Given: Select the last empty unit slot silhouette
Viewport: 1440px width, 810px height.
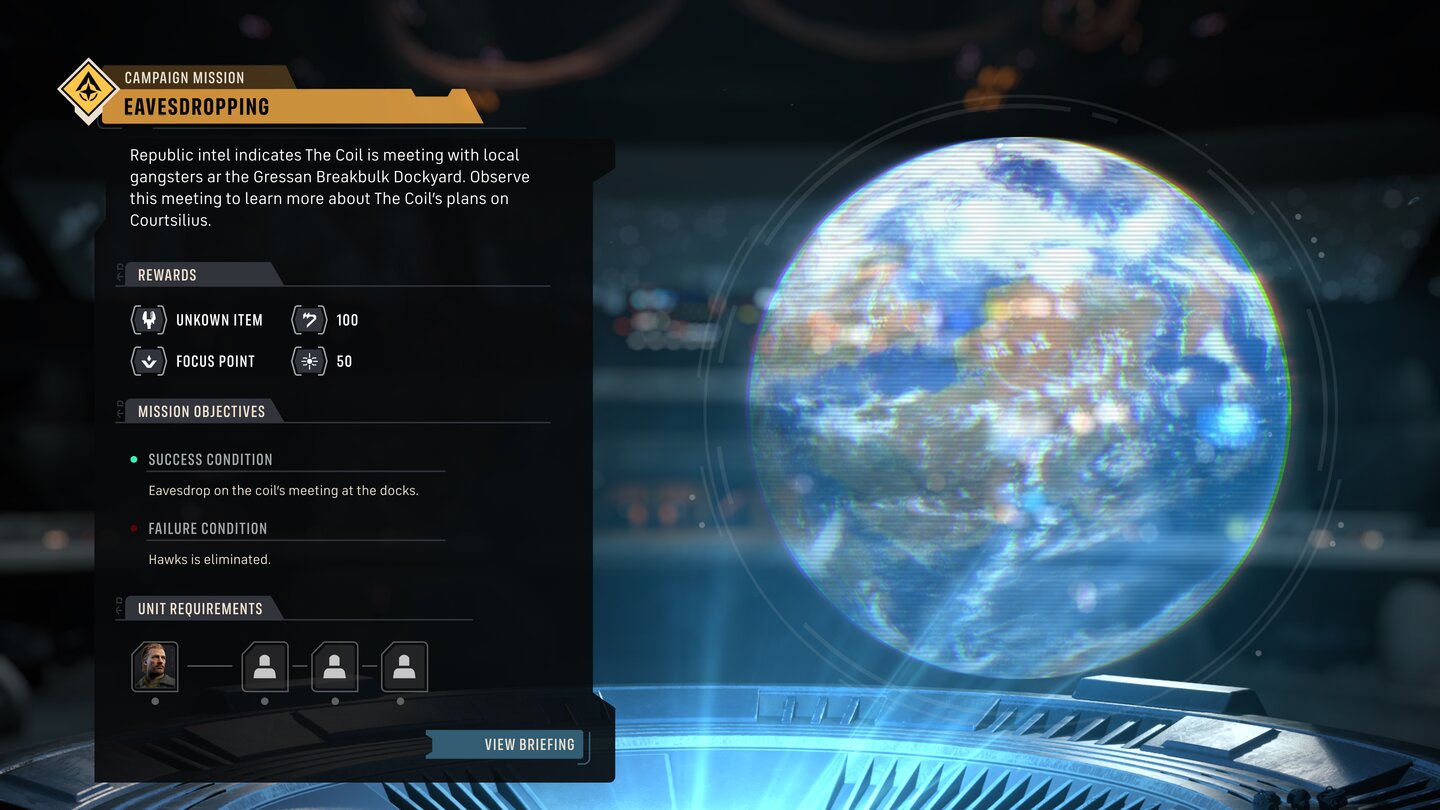Looking at the screenshot, I should 404,667.
